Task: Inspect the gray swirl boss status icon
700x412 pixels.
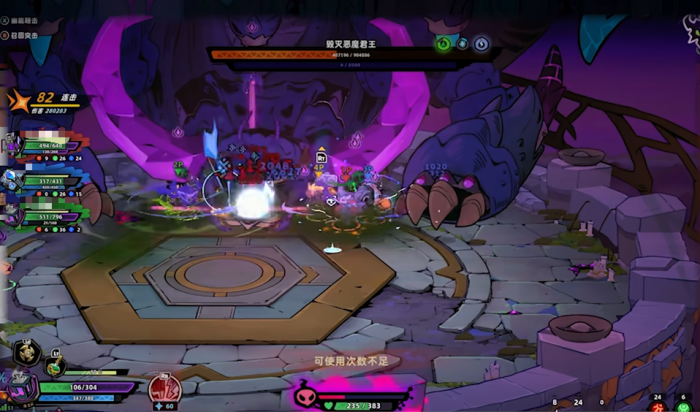Action: [481, 44]
